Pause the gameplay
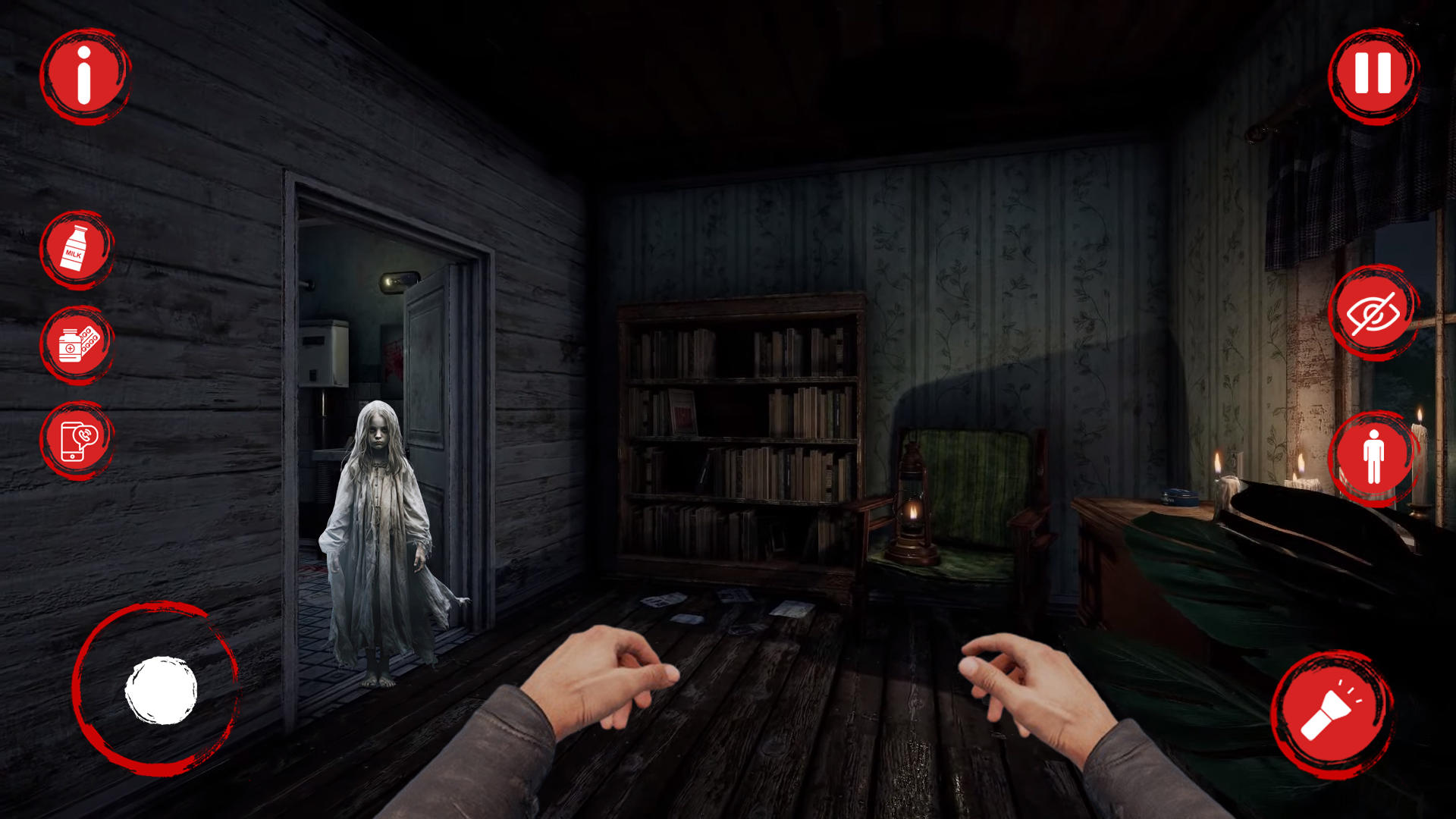The image size is (1456, 819). coord(1373,76)
